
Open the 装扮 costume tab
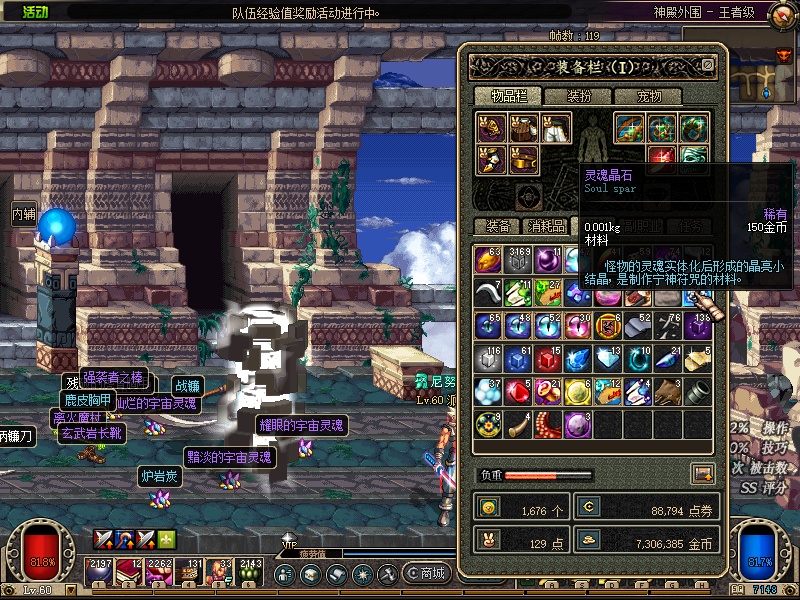click(579, 96)
